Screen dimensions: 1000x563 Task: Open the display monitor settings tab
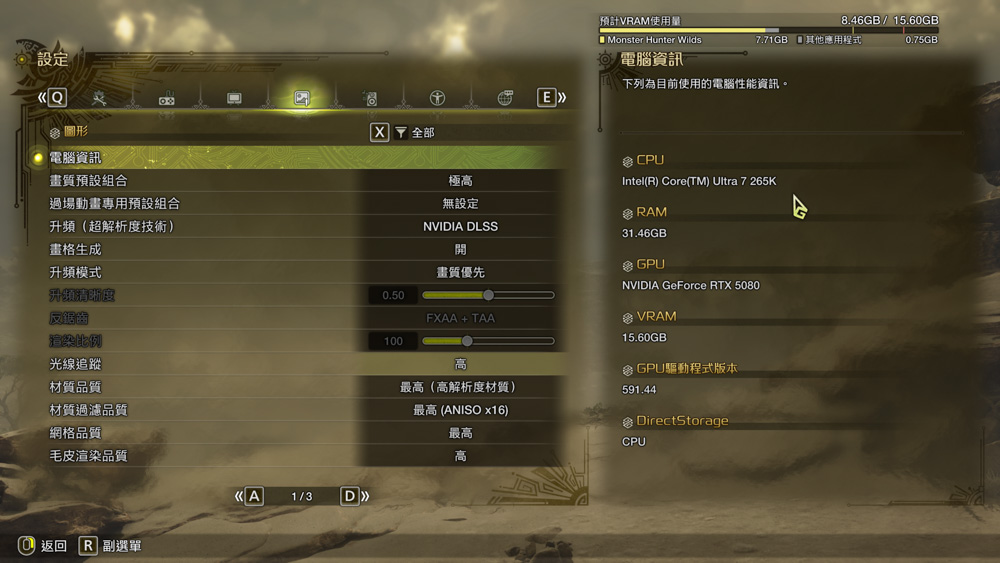tap(234, 98)
